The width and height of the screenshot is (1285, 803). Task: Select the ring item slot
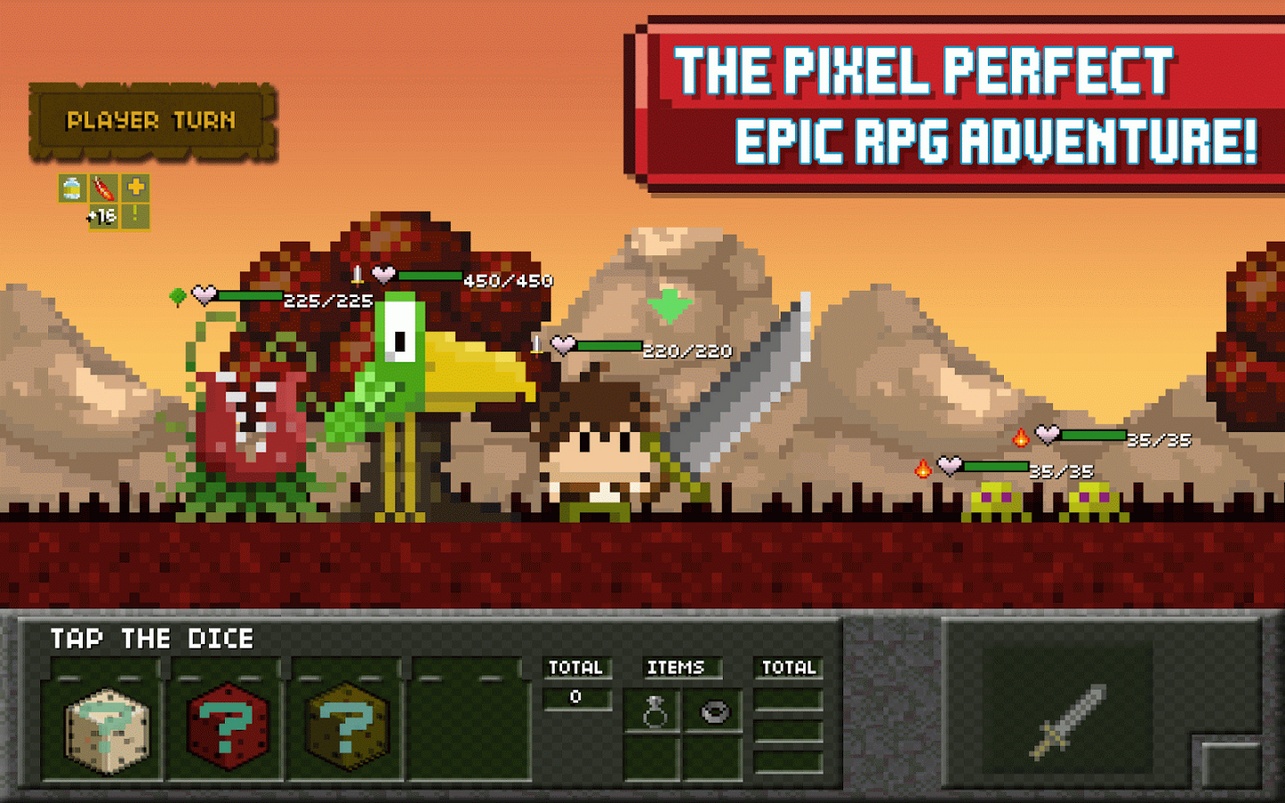coord(654,712)
